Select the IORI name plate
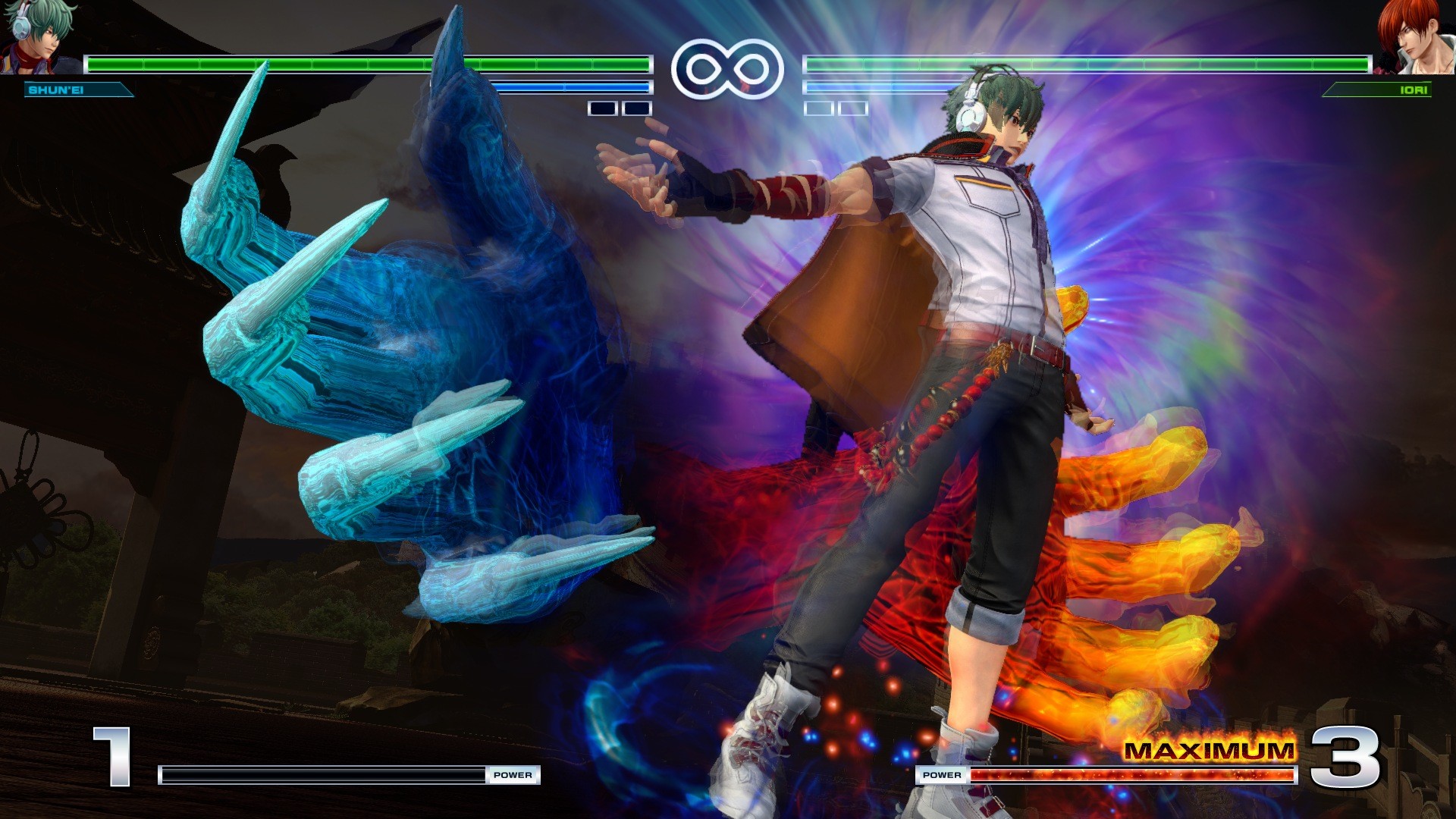1456x819 pixels. point(1375,89)
